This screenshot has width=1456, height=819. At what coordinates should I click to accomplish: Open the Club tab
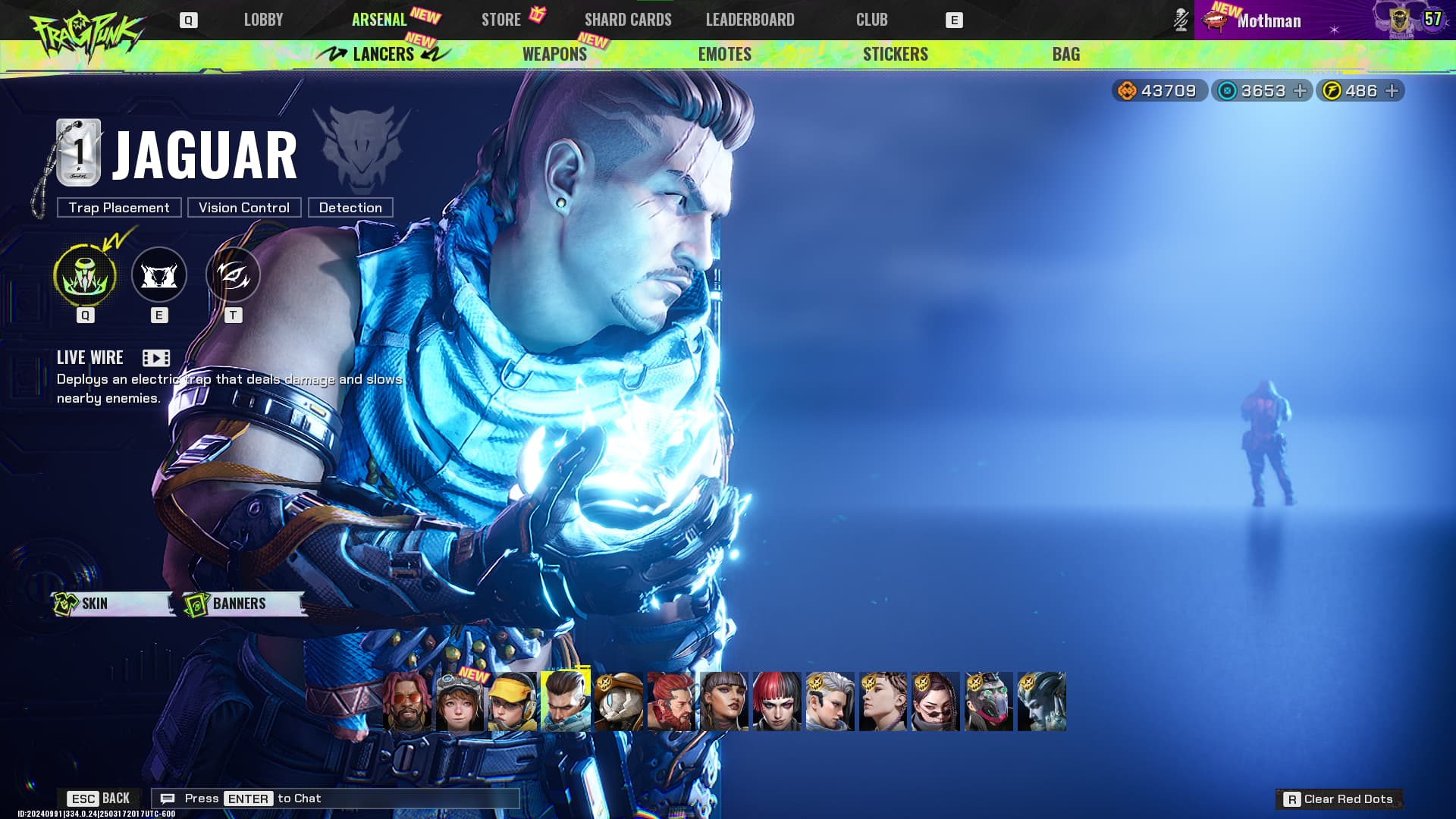[871, 20]
